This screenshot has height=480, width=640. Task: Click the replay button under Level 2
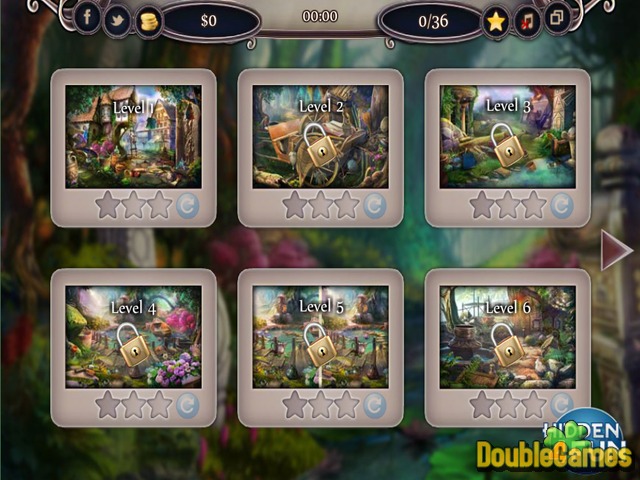pyautogui.click(x=374, y=206)
